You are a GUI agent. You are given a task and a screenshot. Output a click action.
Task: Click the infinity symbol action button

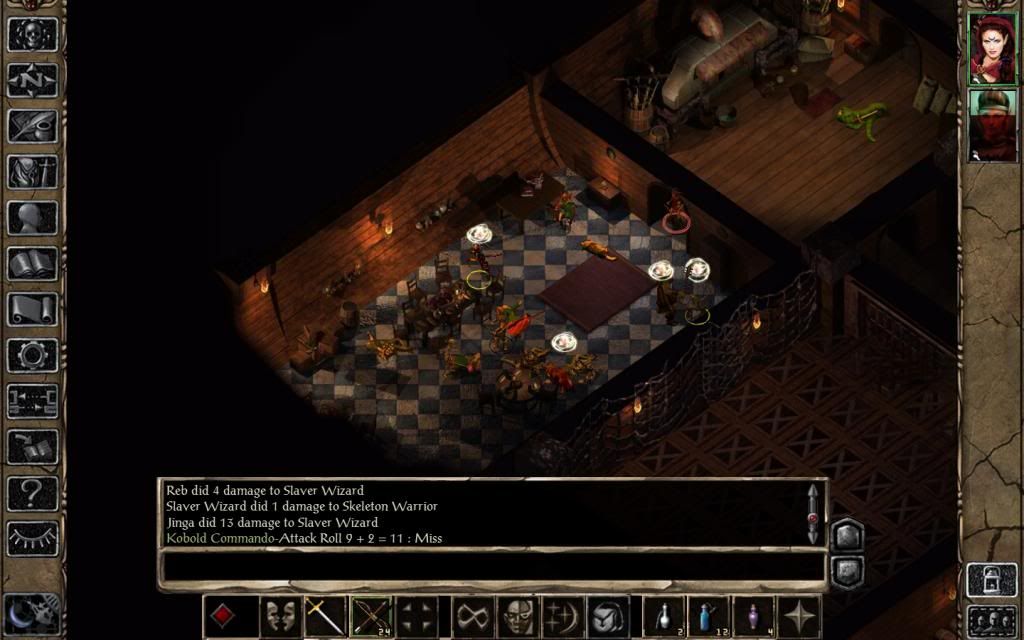pos(472,616)
